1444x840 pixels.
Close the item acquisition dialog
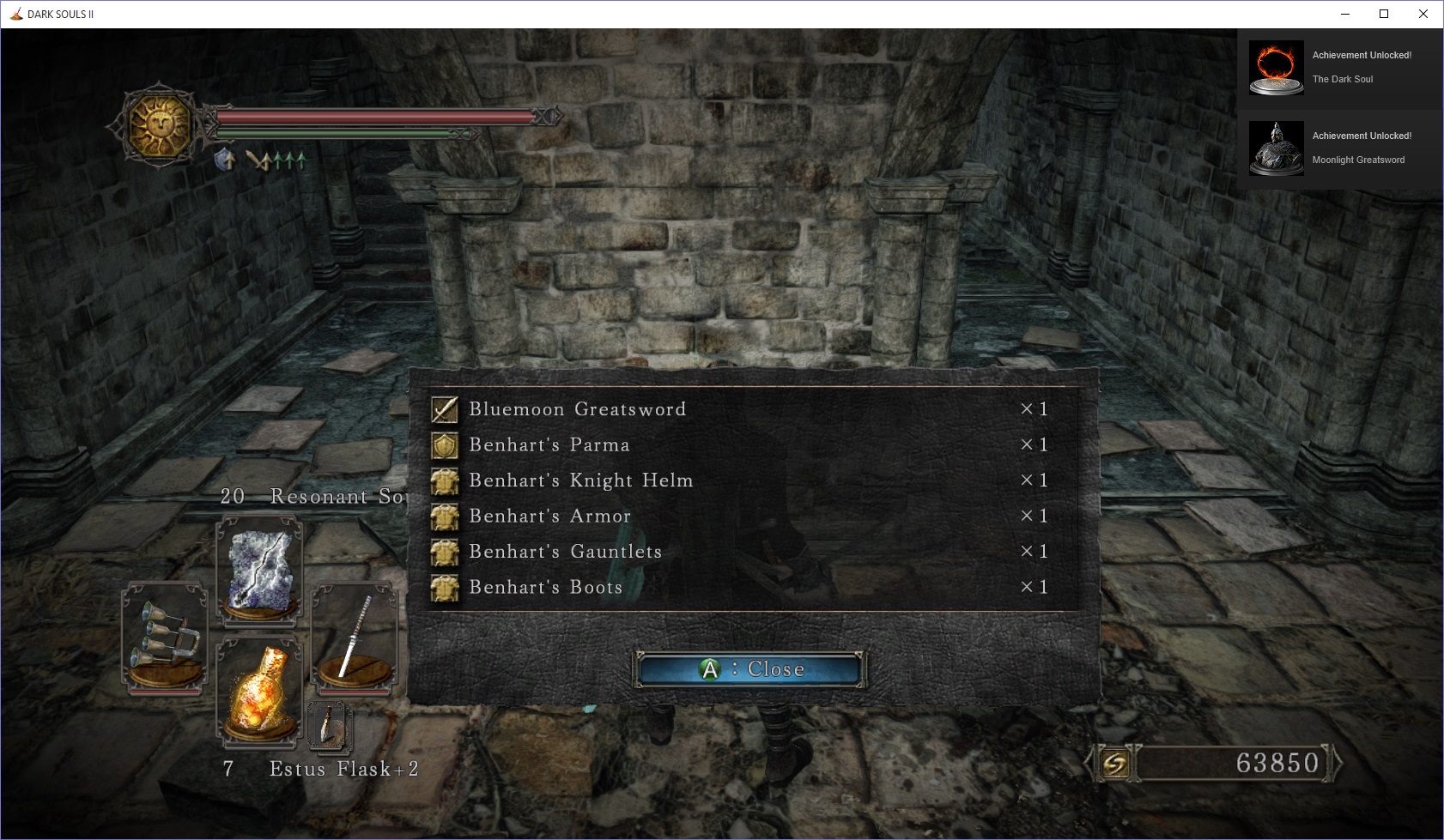(x=749, y=669)
